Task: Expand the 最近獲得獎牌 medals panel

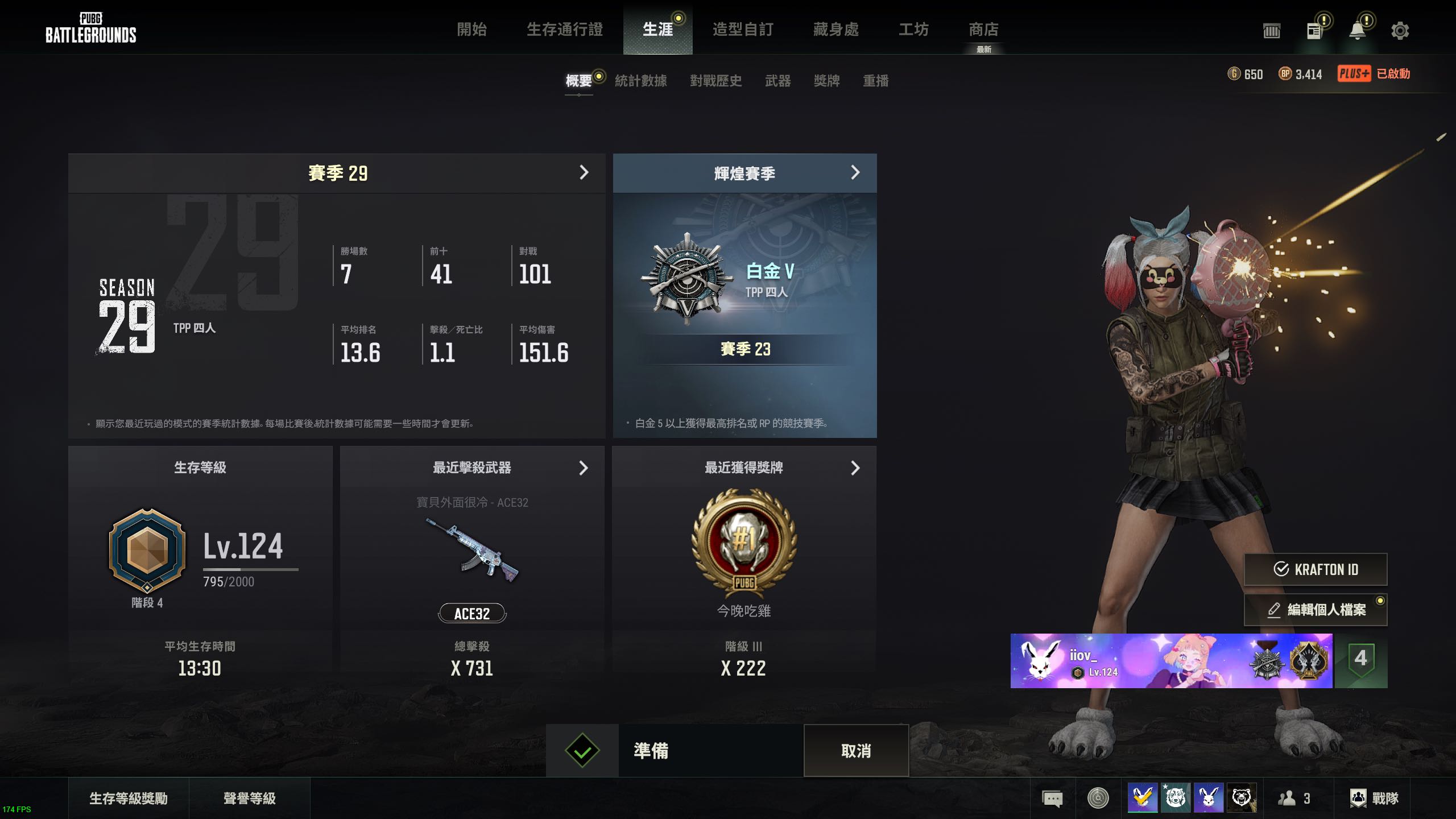Action: pyautogui.click(x=855, y=468)
